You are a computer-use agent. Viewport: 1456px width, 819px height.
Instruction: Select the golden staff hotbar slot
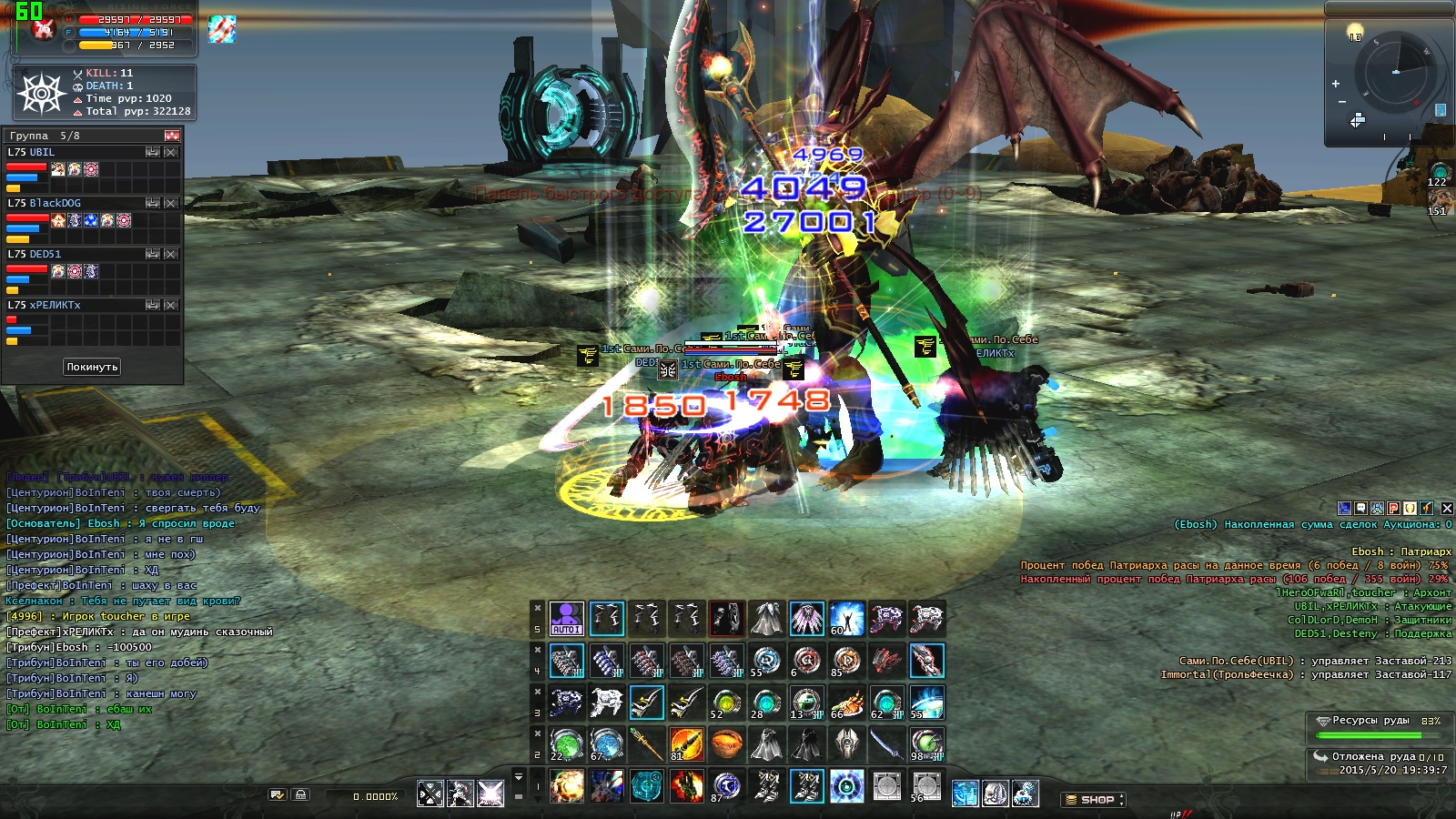(646, 744)
